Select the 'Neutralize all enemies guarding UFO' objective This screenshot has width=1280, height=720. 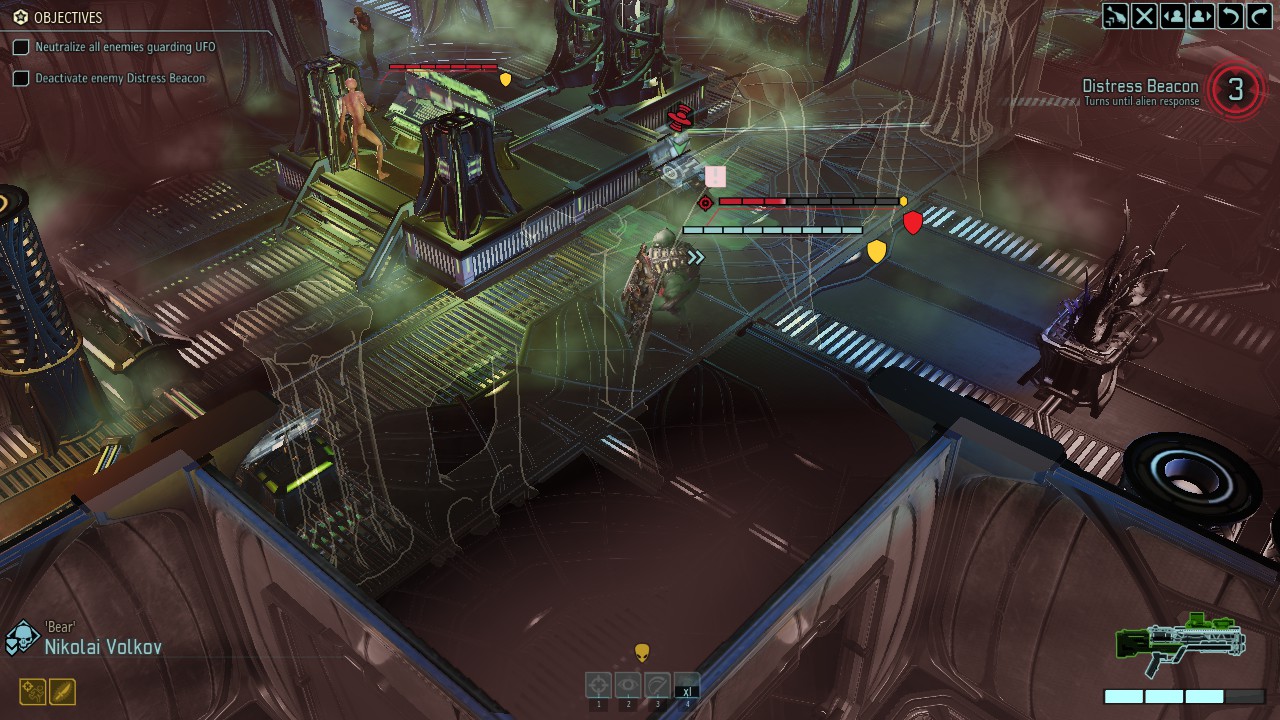[124, 47]
